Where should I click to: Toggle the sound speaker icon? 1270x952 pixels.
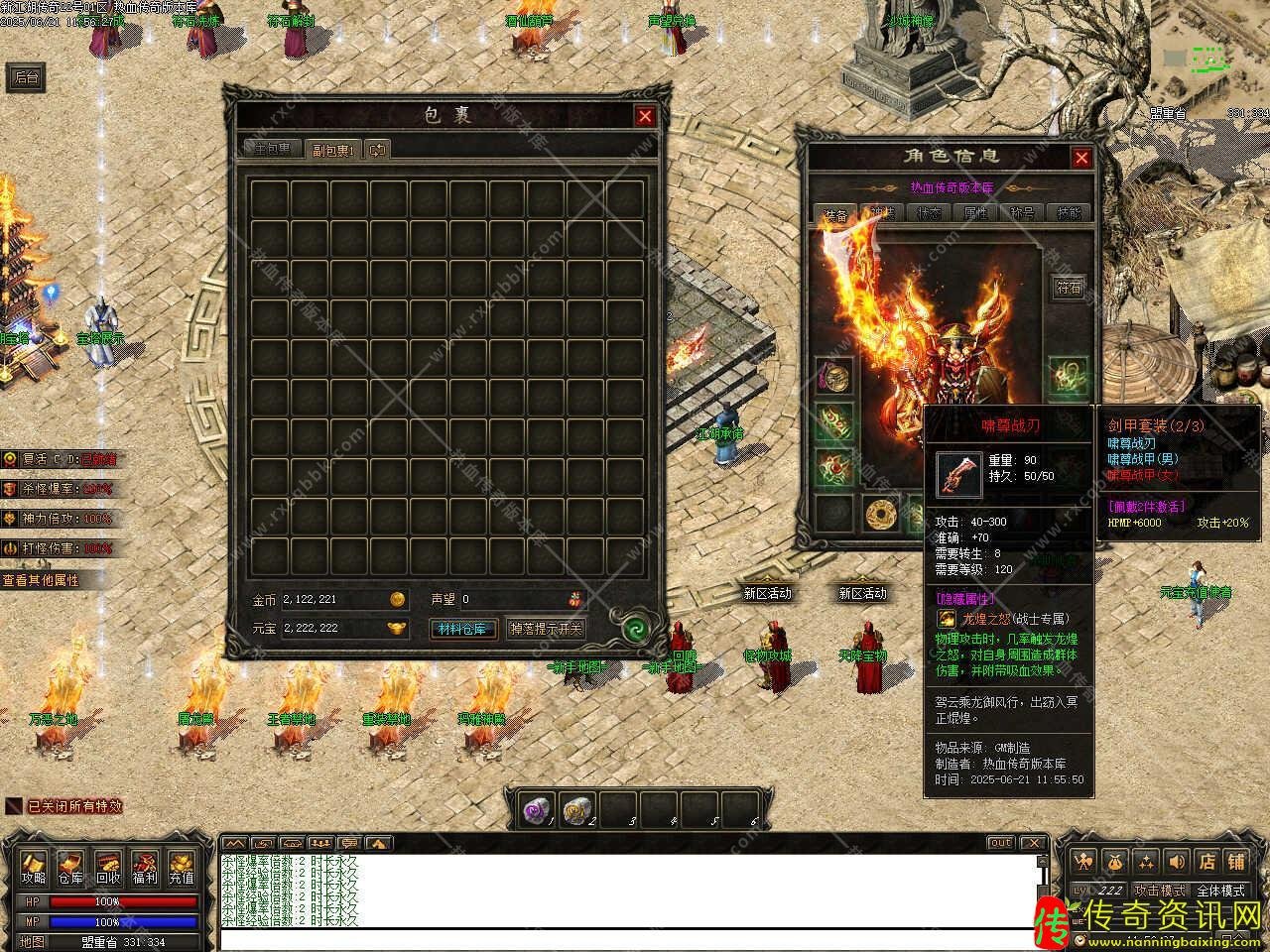1177,861
